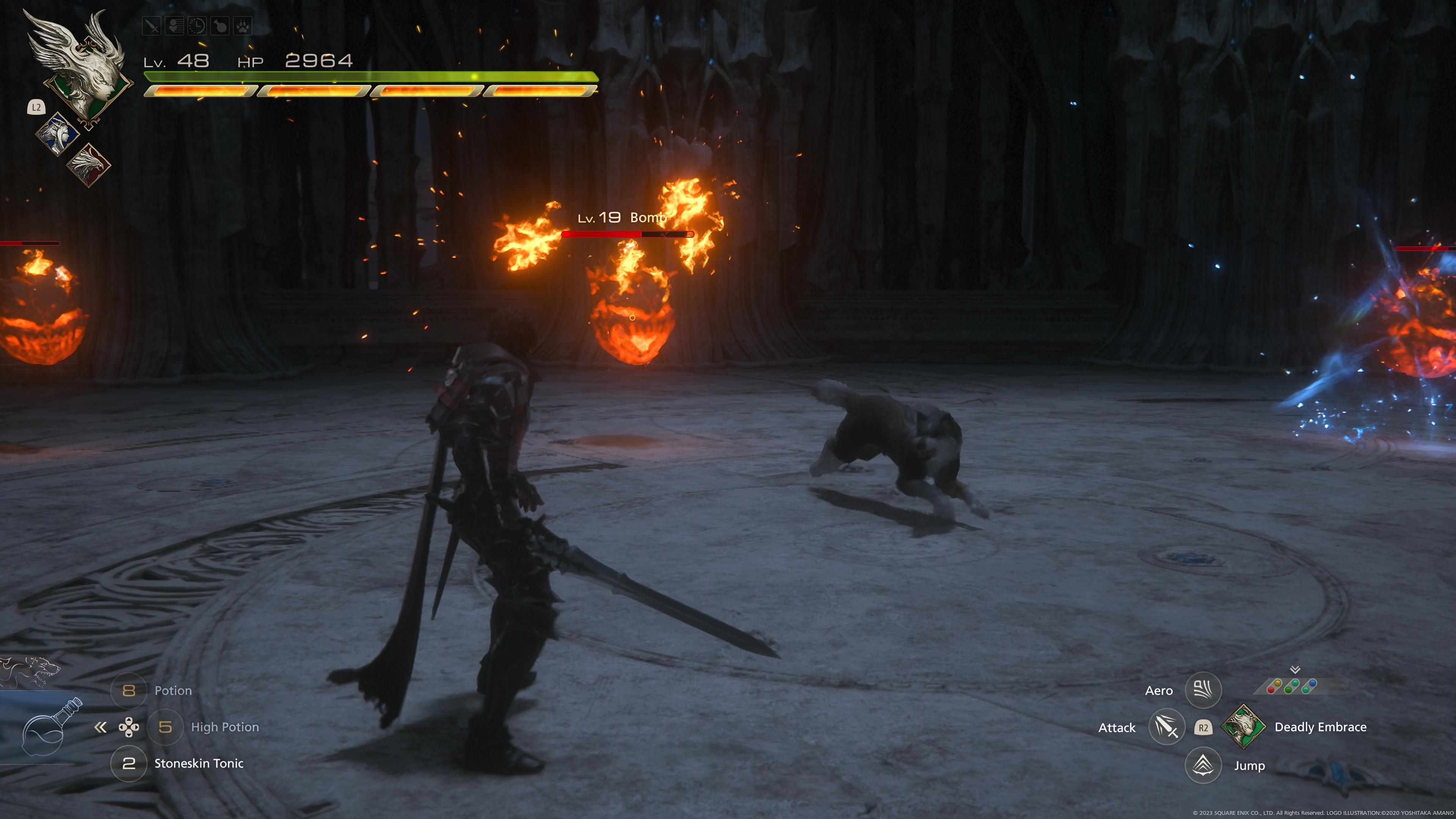Click the crossed swords status icon
The image size is (1456, 819).
pos(152,26)
